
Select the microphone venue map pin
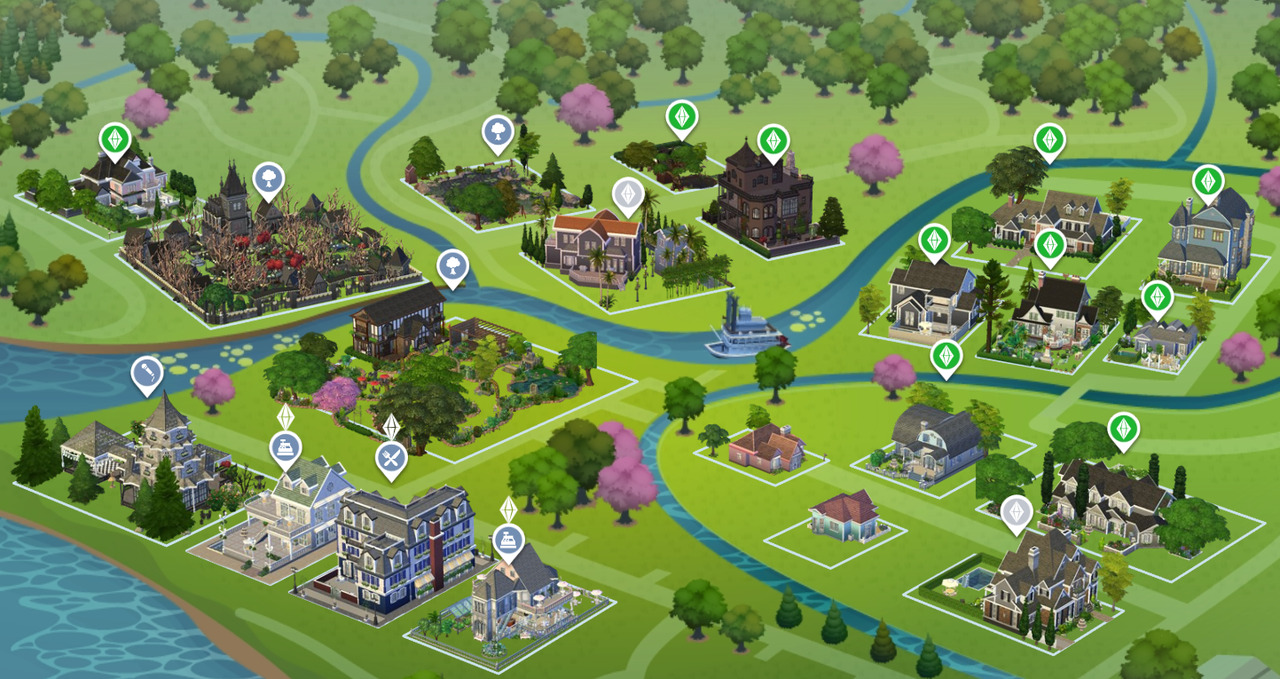[147, 374]
